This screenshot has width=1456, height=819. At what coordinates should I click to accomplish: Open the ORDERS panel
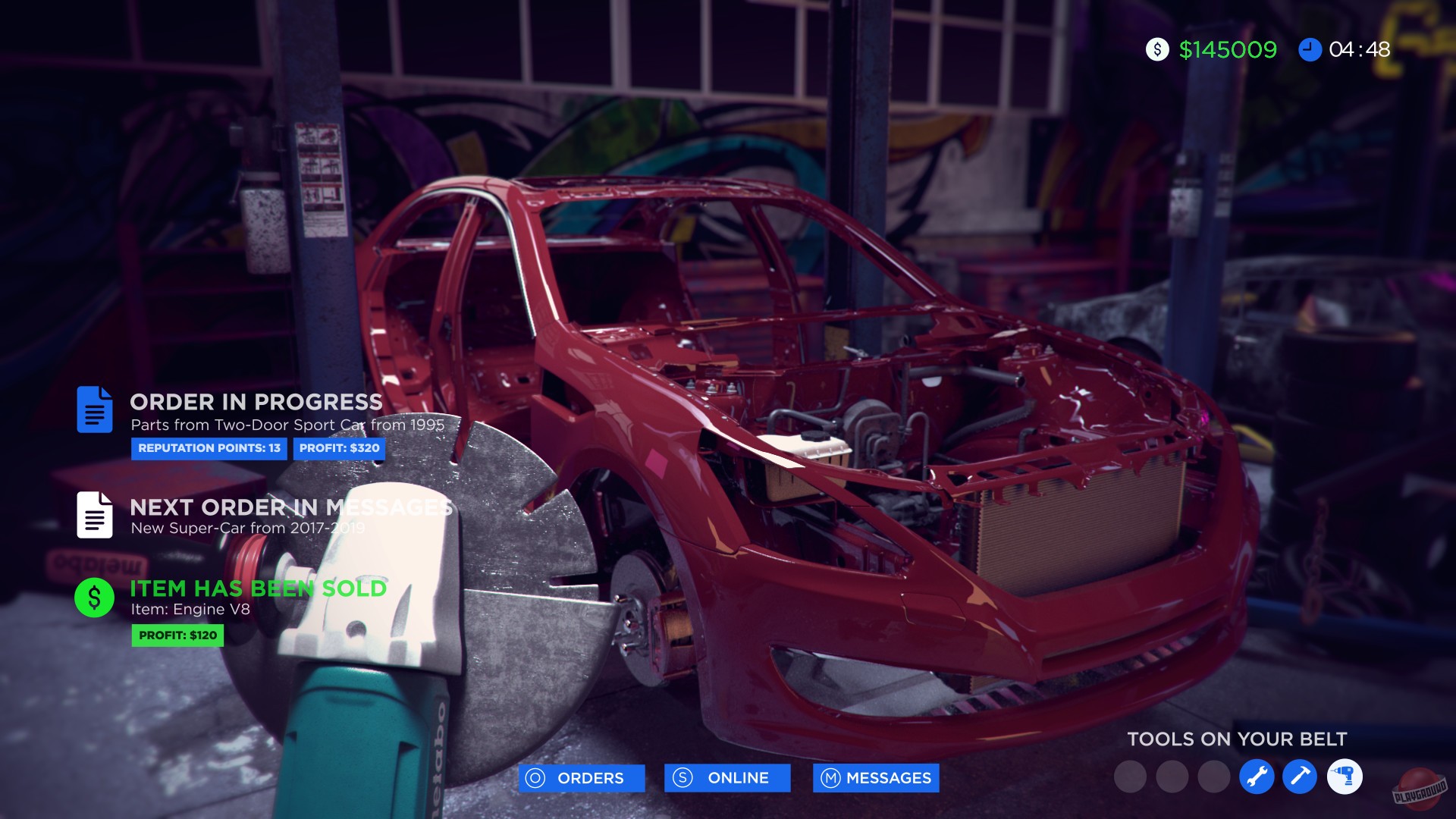pos(581,777)
